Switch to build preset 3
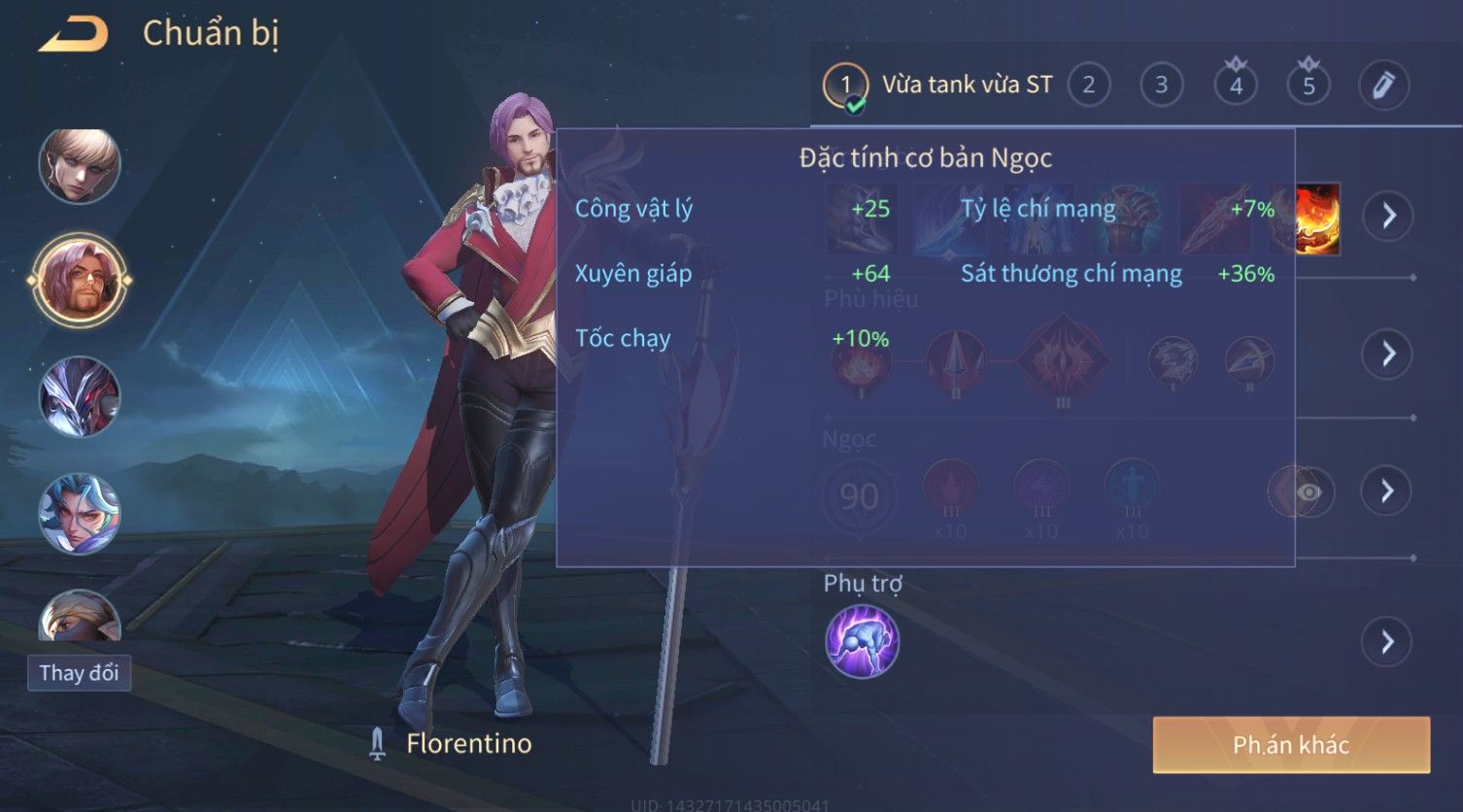The image size is (1463, 812). [1161, 85]
